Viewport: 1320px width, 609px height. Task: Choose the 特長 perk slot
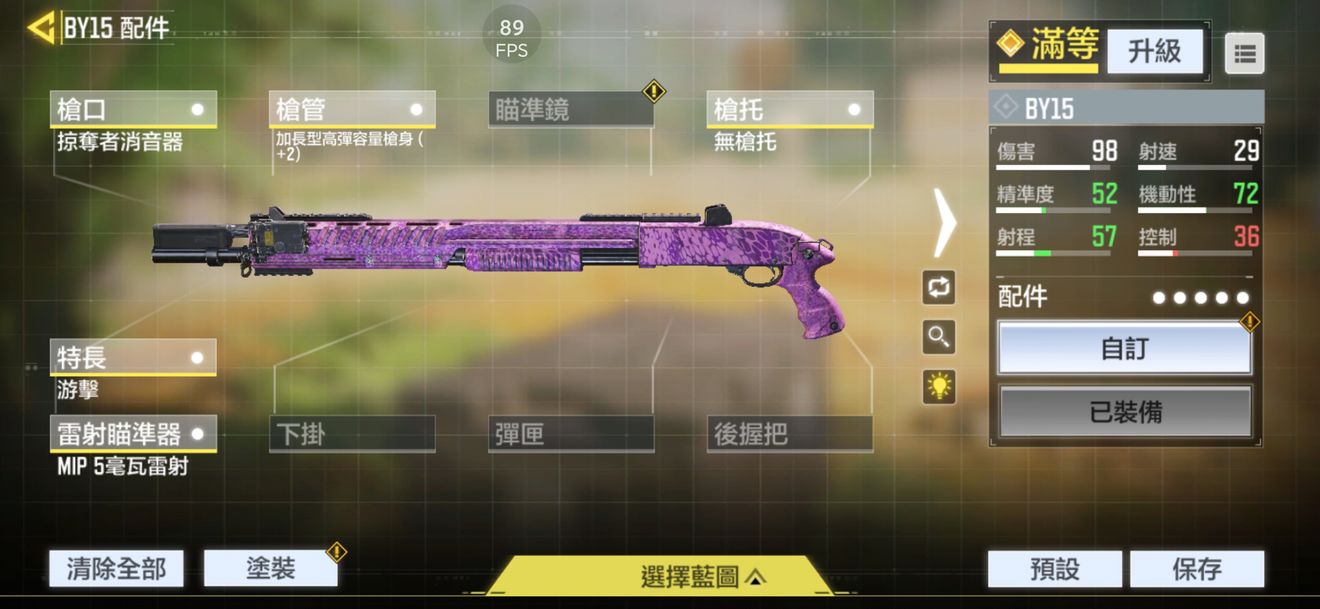point(133,357)
